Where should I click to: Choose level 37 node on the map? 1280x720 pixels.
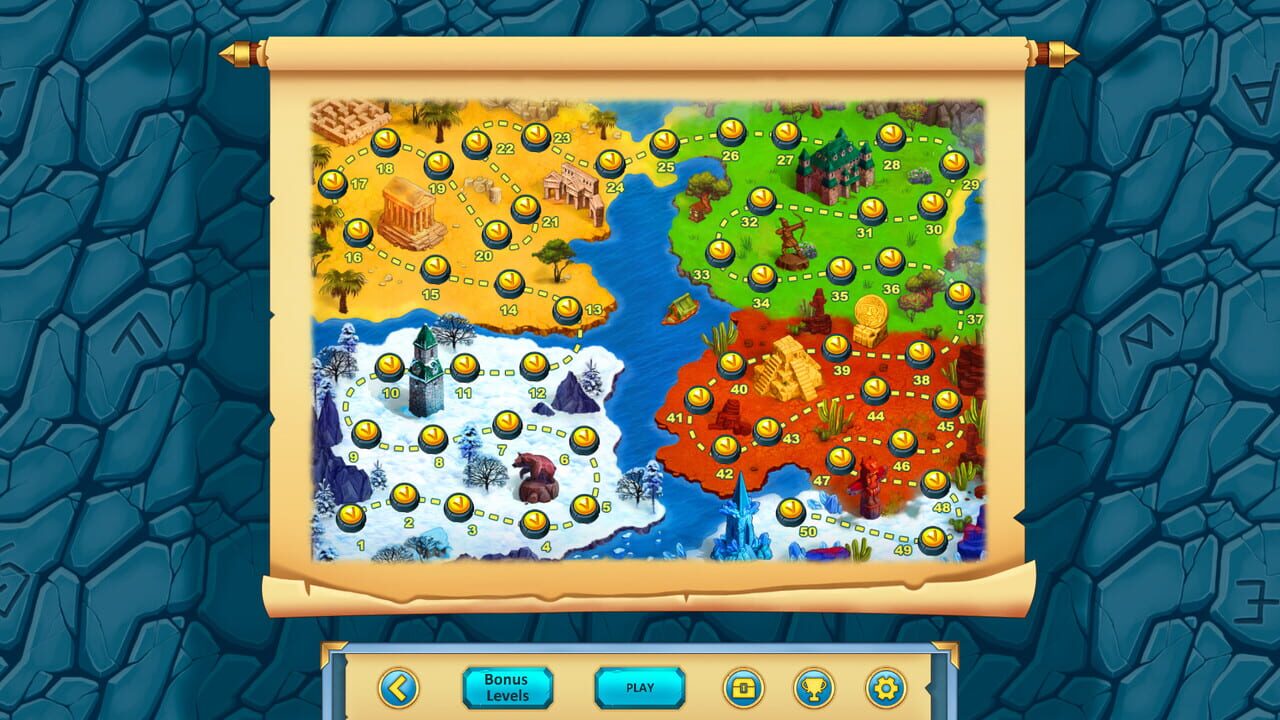(960, 294)
